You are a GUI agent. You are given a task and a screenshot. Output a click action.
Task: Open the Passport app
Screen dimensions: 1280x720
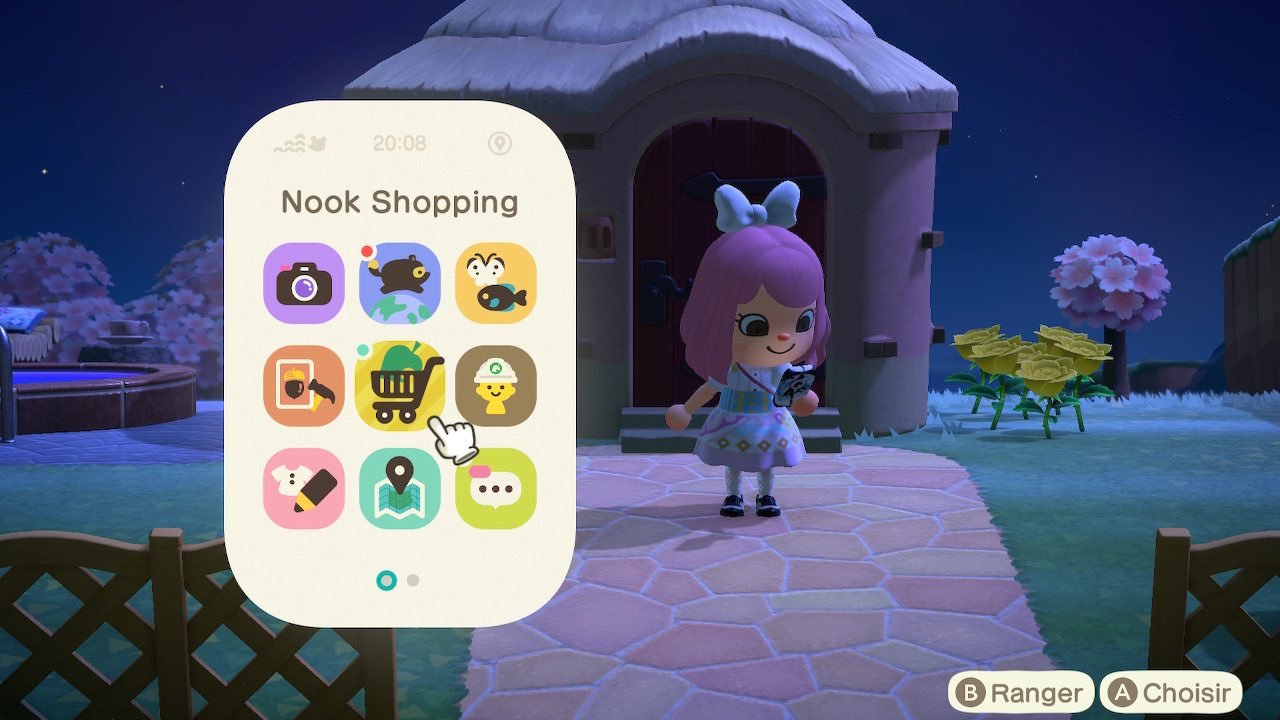click(x=496, y=385)
